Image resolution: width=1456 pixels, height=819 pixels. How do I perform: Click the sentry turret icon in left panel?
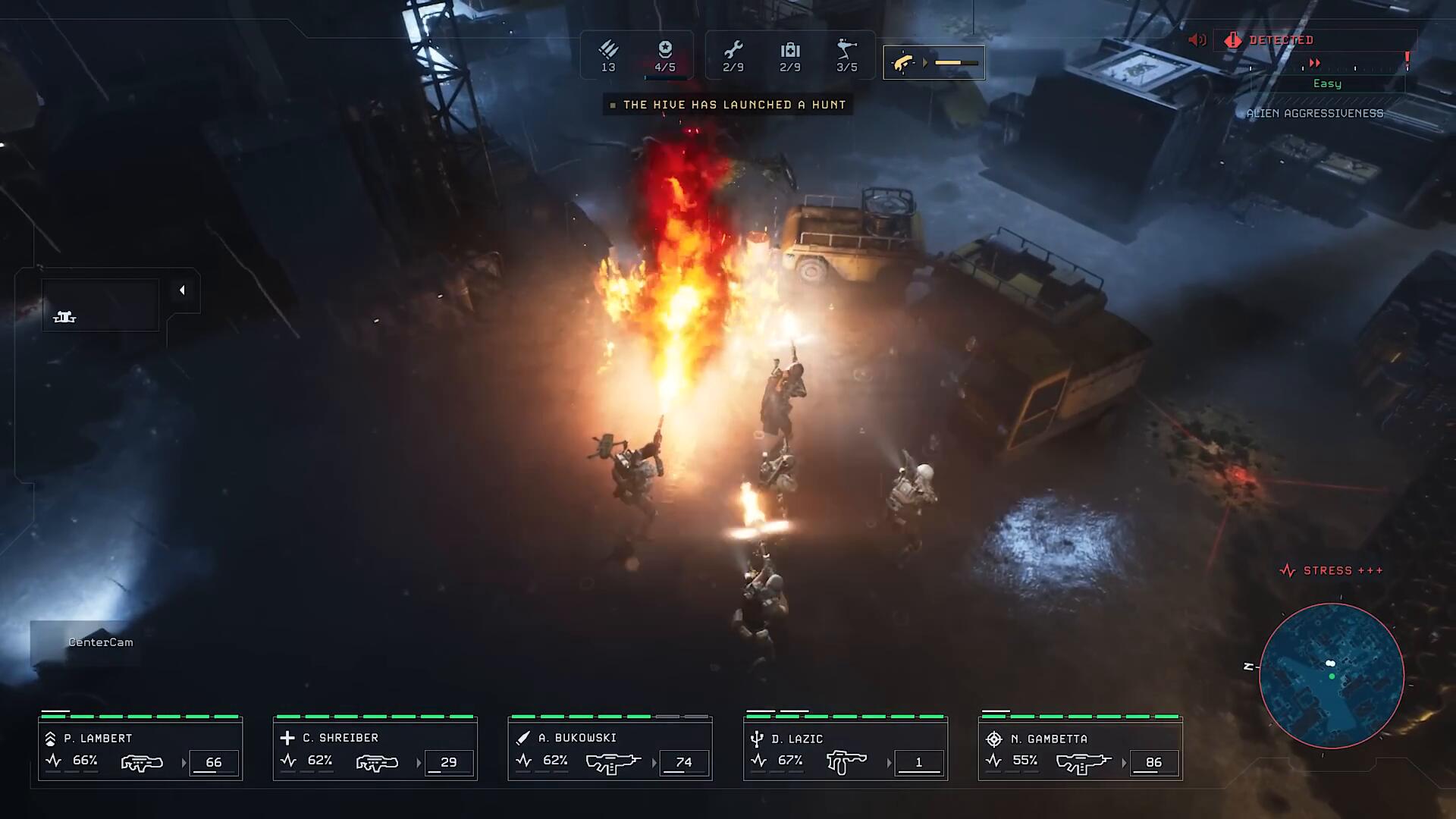(x=64, y=317)
